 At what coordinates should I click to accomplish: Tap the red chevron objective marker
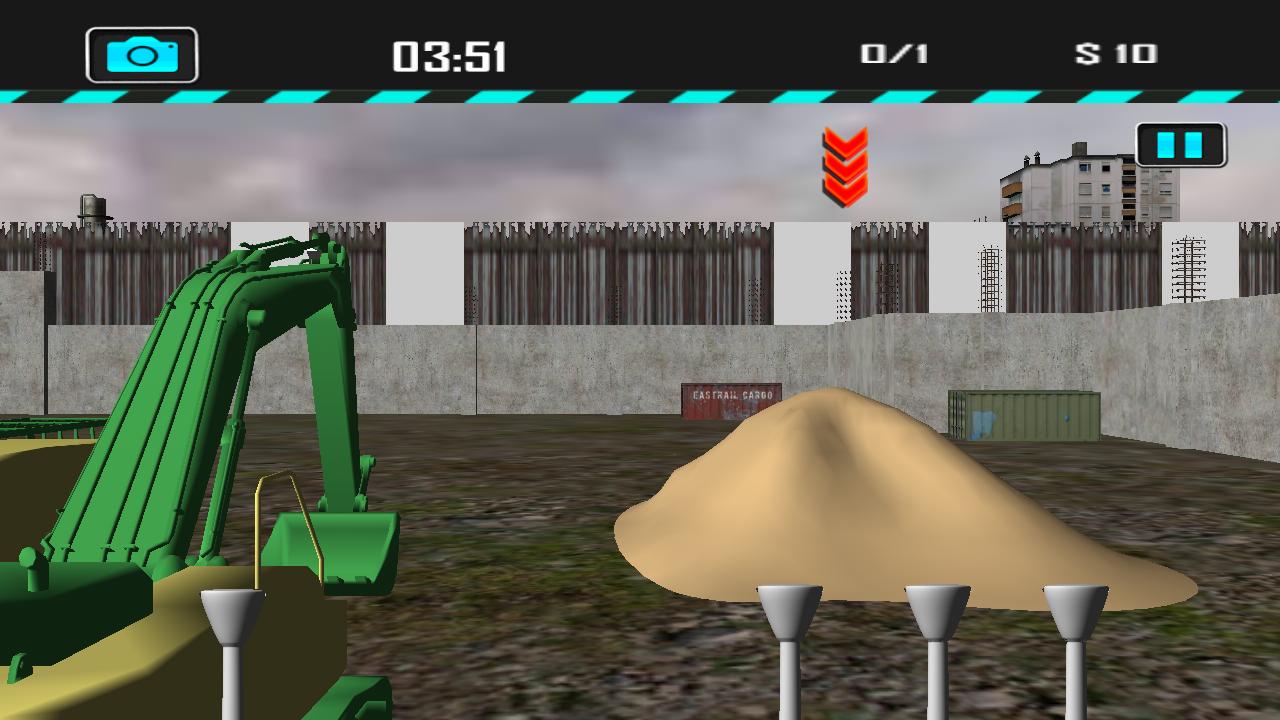point(842,165)
